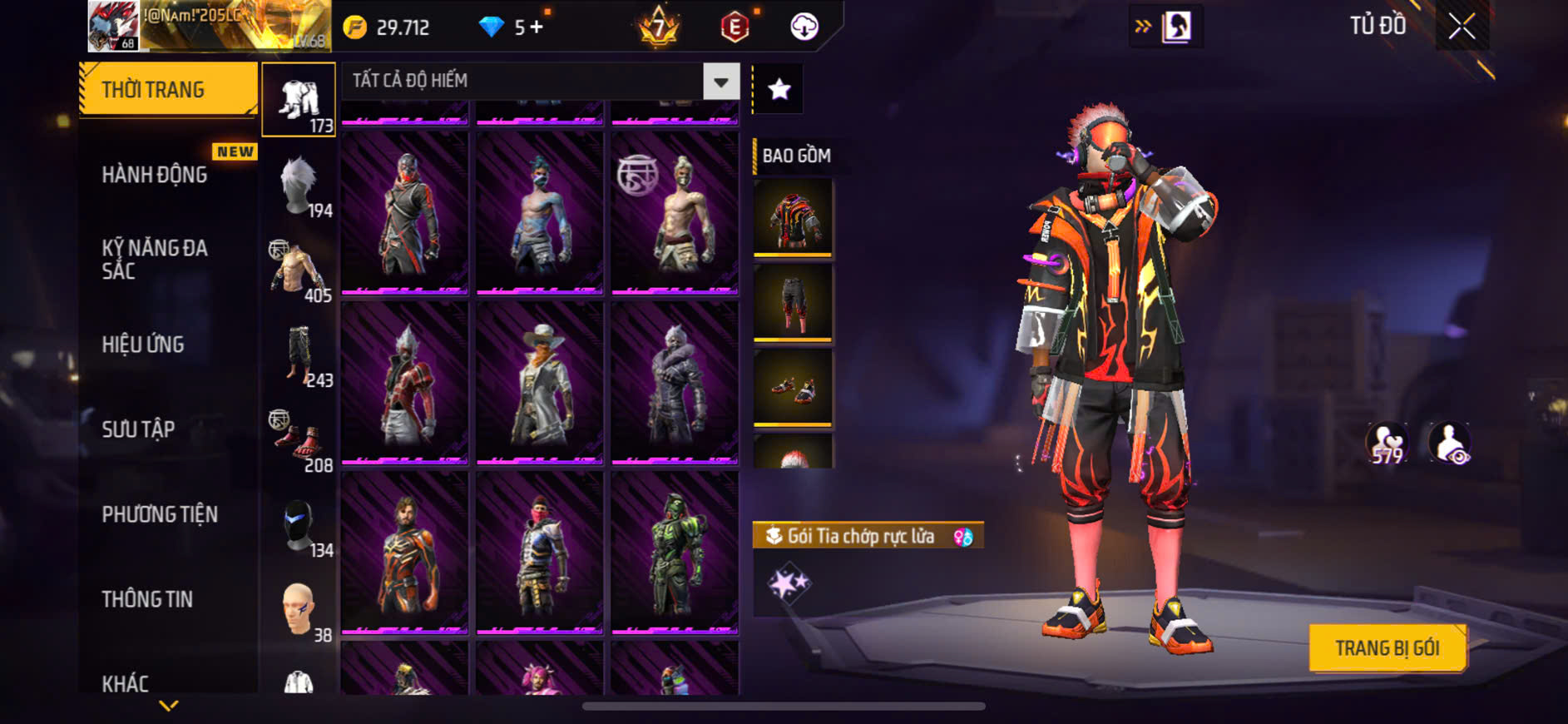Switch to Kỹ Năng Đa Sắc

tap(155, 259)
